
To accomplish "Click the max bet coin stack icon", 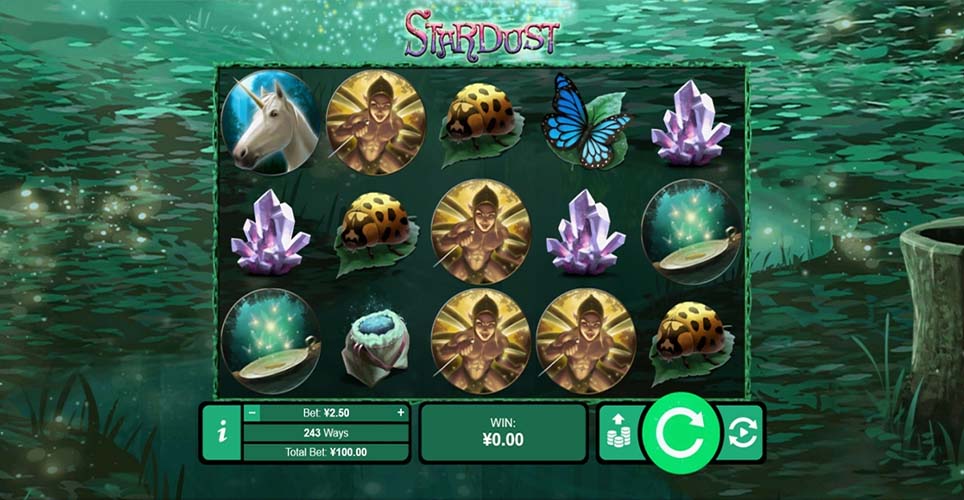I will pyautogui.click(x=620, y=434).
